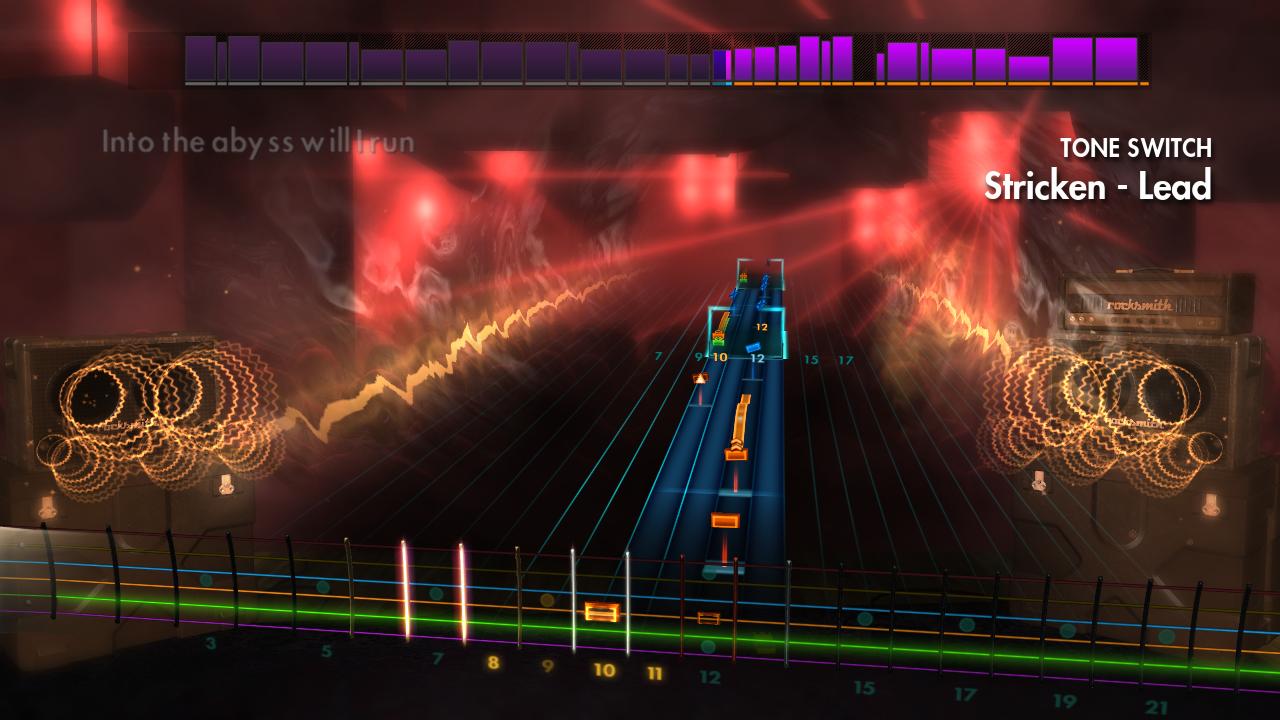The width and height of the screenshot is (1280, 720).
Task: Click the 'TONE SWITCH' label
Action: 1136,147
